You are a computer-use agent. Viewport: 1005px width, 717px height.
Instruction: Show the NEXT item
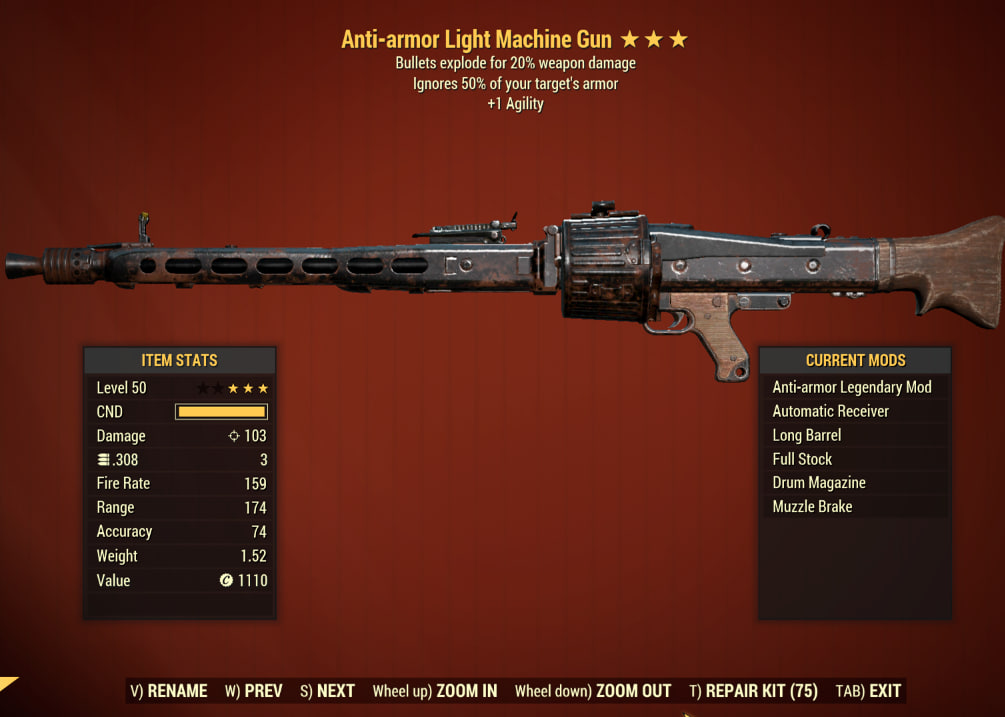click(x=327, y=691)
